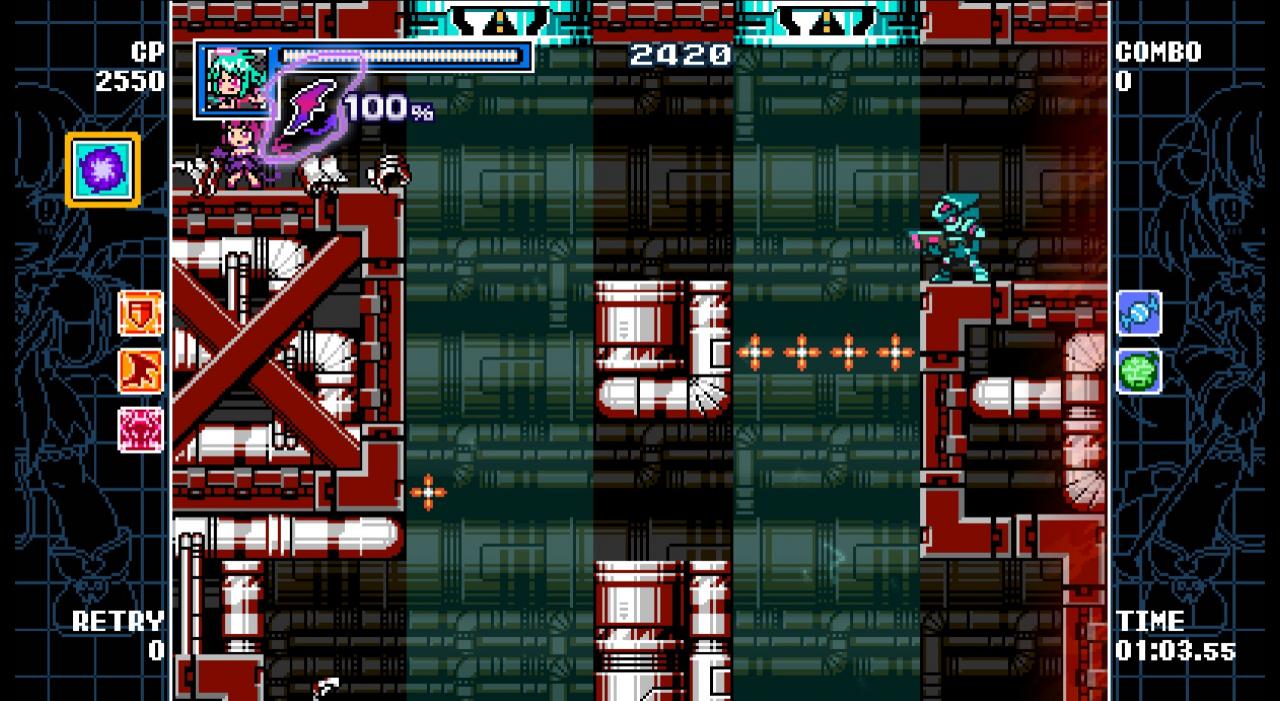Screen dimensions: 1280x701
Task: Click the green-haired character portrait
Action: click(234, 78)
